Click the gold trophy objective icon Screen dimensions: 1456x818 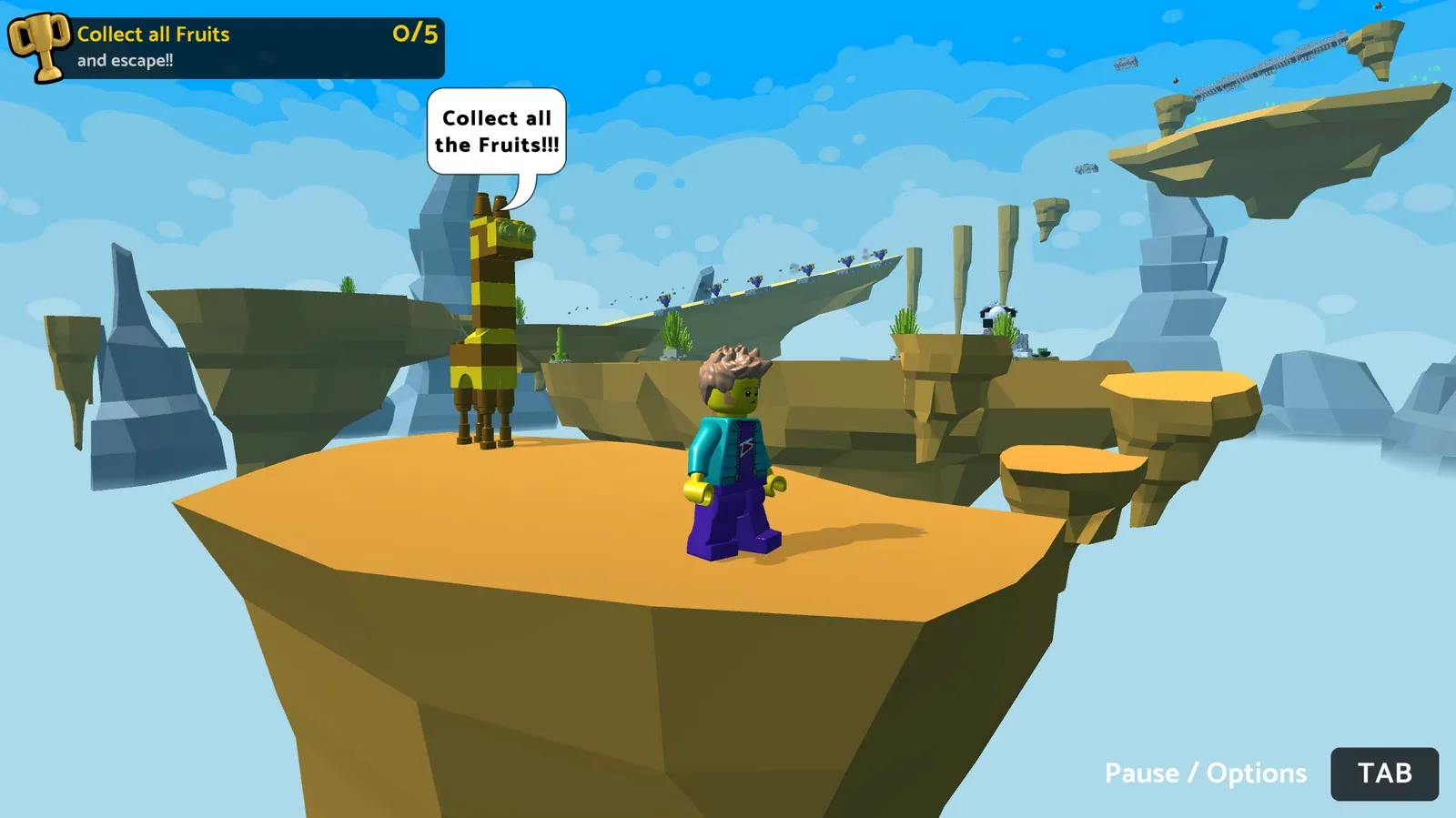[x=39, y=45]
